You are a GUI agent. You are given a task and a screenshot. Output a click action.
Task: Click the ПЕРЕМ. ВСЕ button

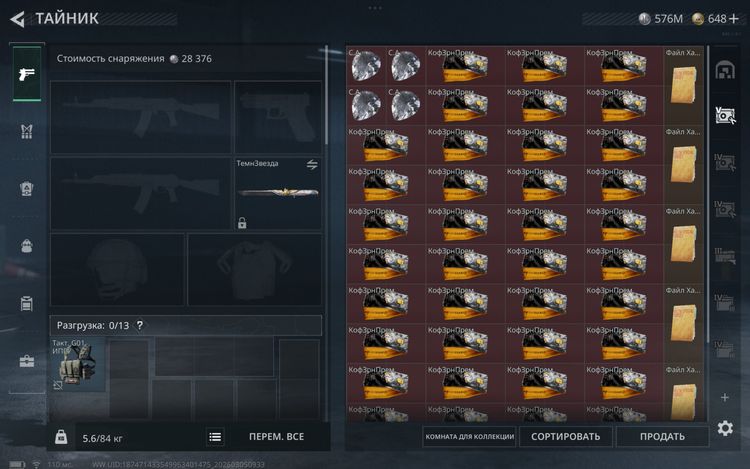click(x=276, y=437)
